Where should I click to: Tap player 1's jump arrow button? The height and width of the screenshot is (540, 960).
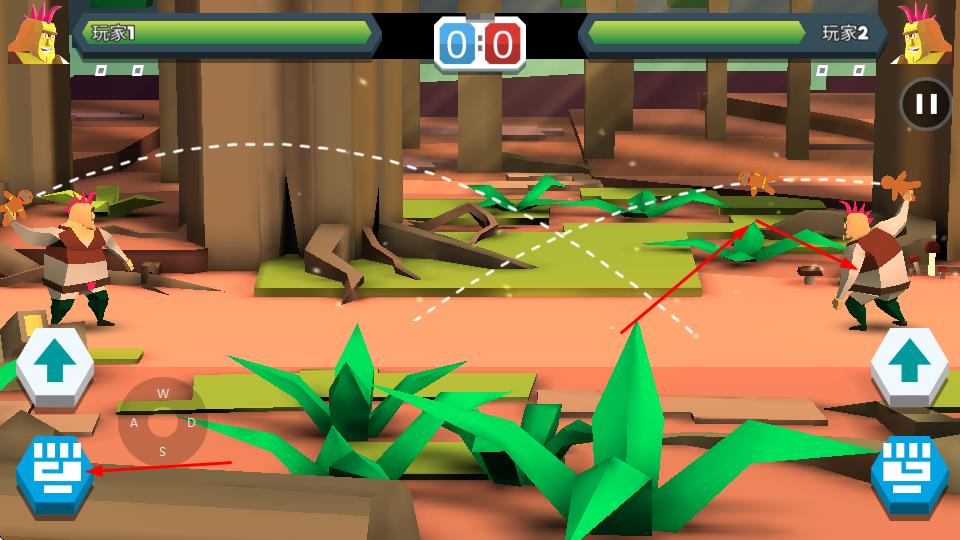click(x=55, y=368)
